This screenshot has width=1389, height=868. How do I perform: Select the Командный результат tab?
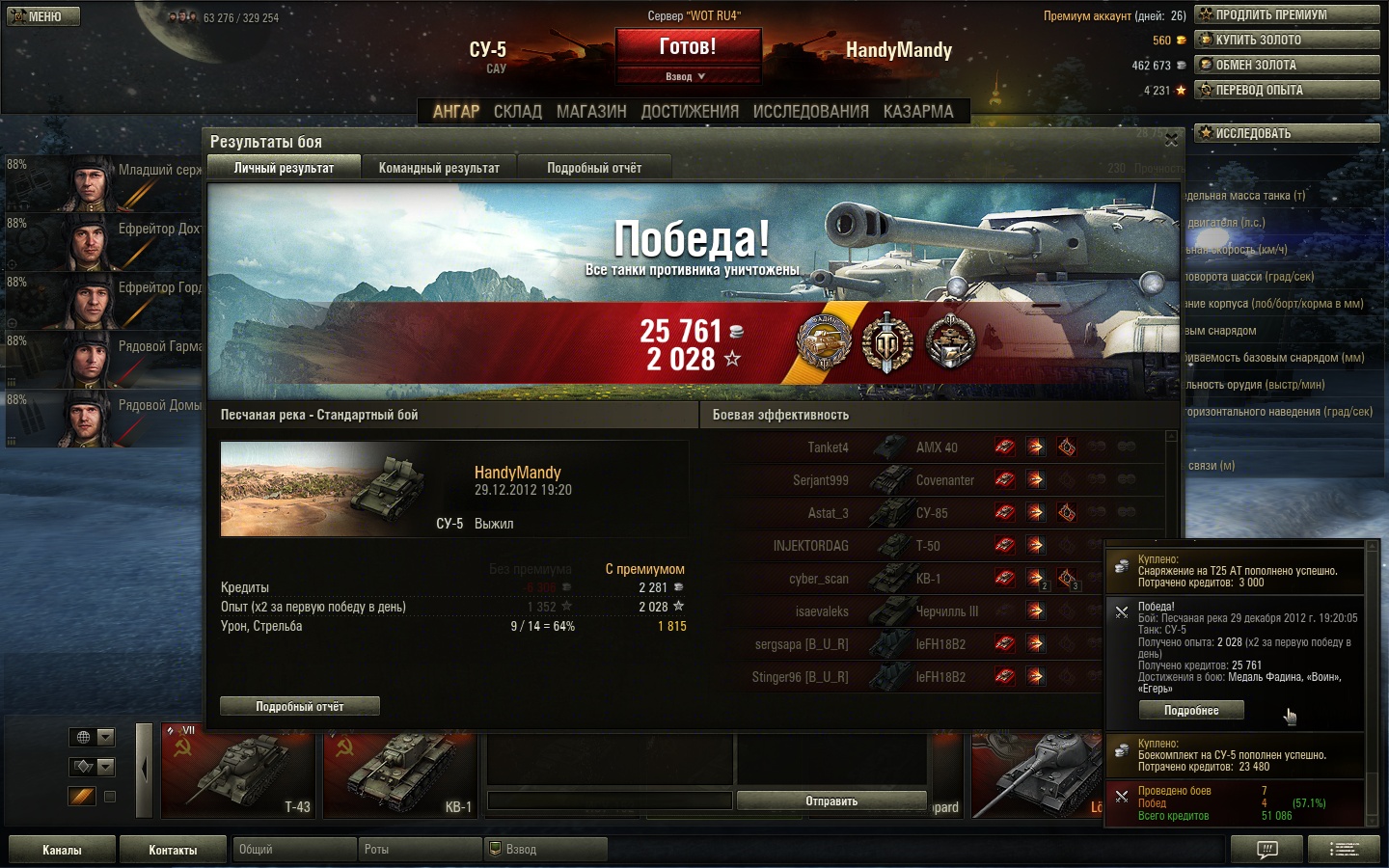439,168
